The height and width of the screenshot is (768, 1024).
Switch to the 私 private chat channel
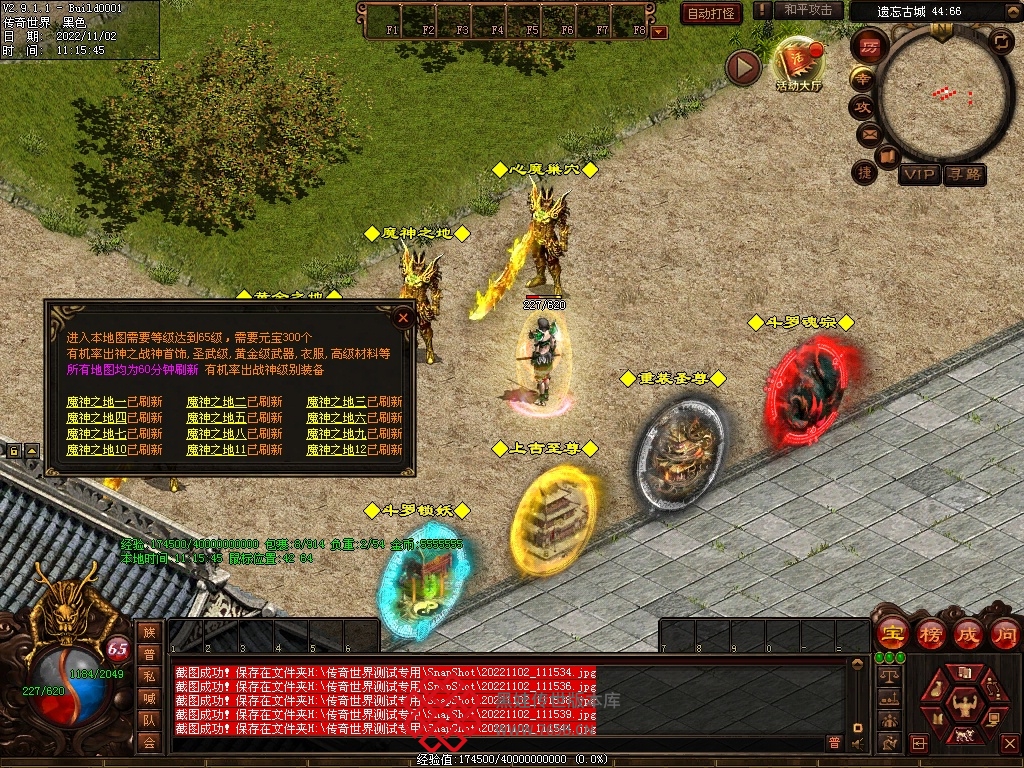(x=149, y=676)
